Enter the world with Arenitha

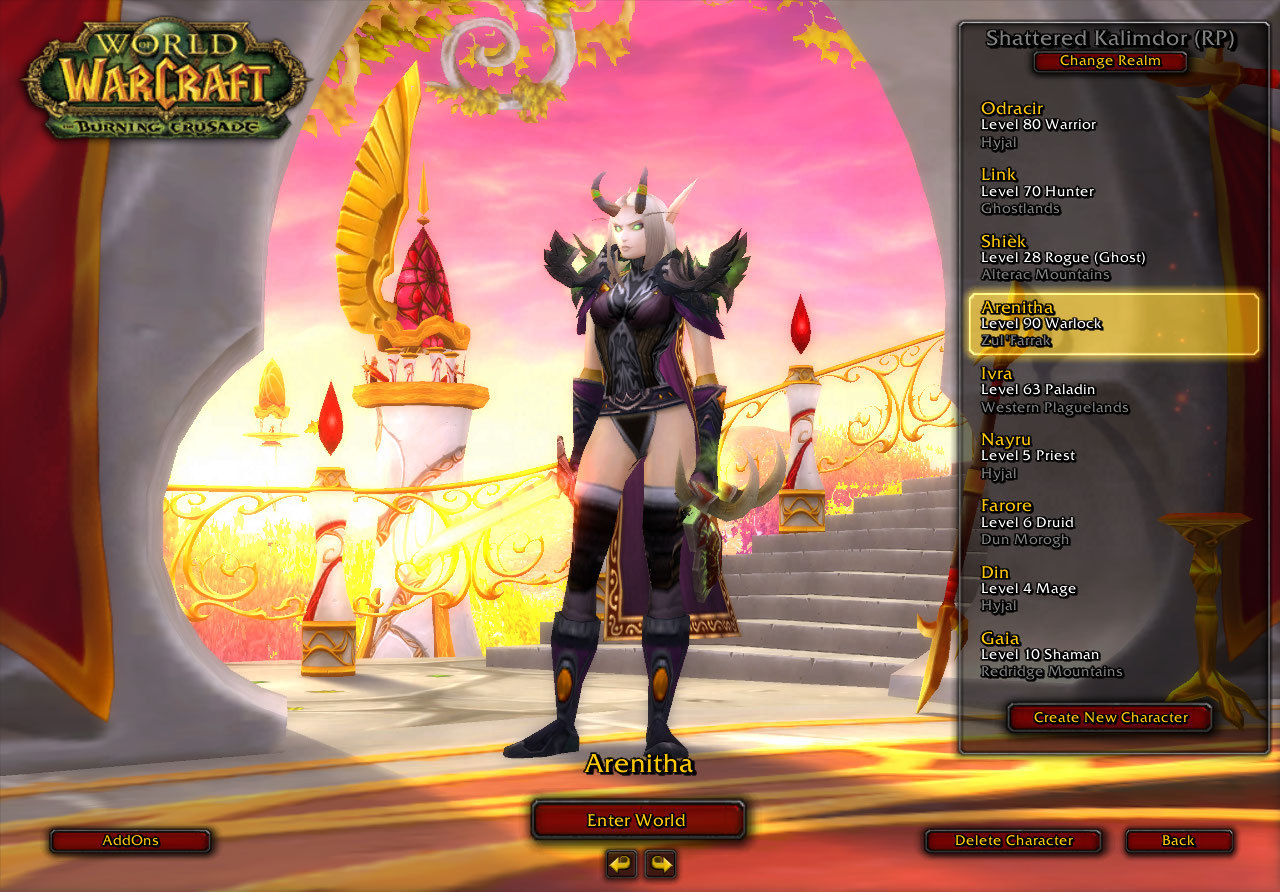click(637, 820)
